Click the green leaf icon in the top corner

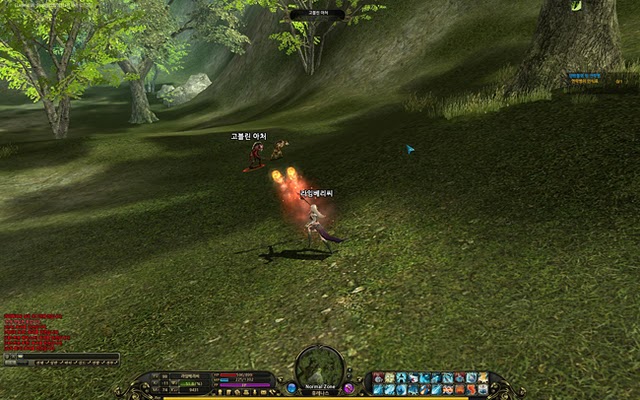click(x=575, y=6)
